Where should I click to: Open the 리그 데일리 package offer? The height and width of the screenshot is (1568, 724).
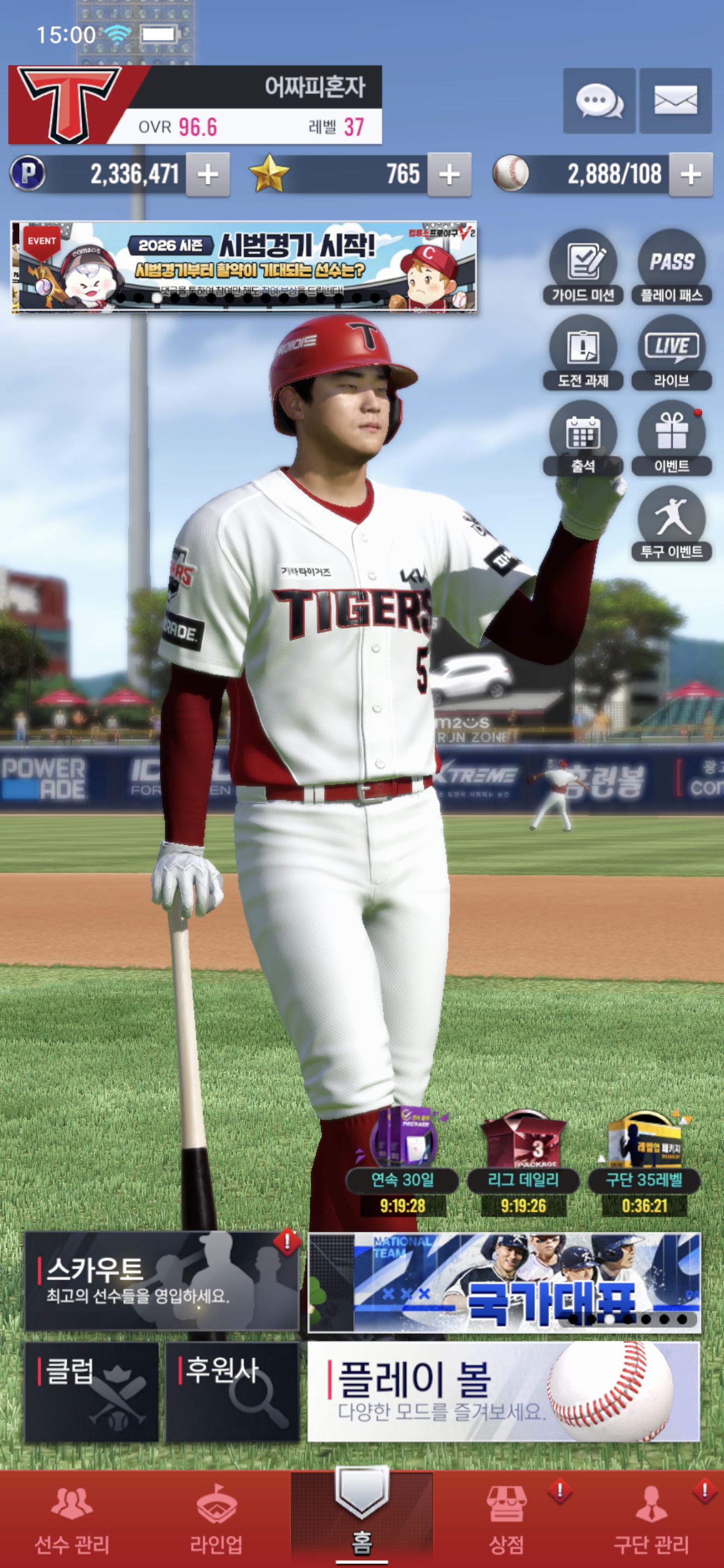point(523,1162)
